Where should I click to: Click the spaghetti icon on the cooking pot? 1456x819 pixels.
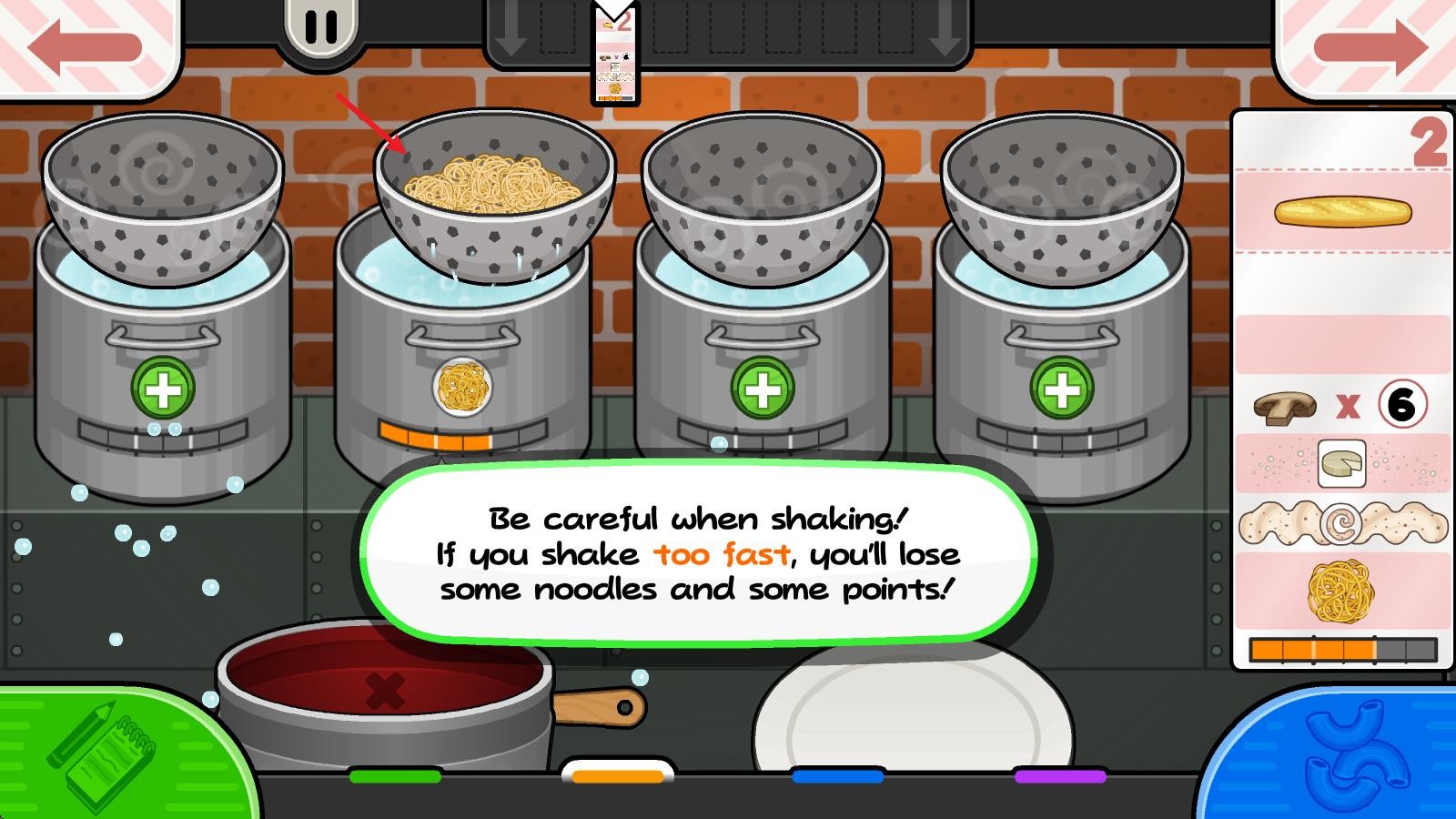click(462, 387)
